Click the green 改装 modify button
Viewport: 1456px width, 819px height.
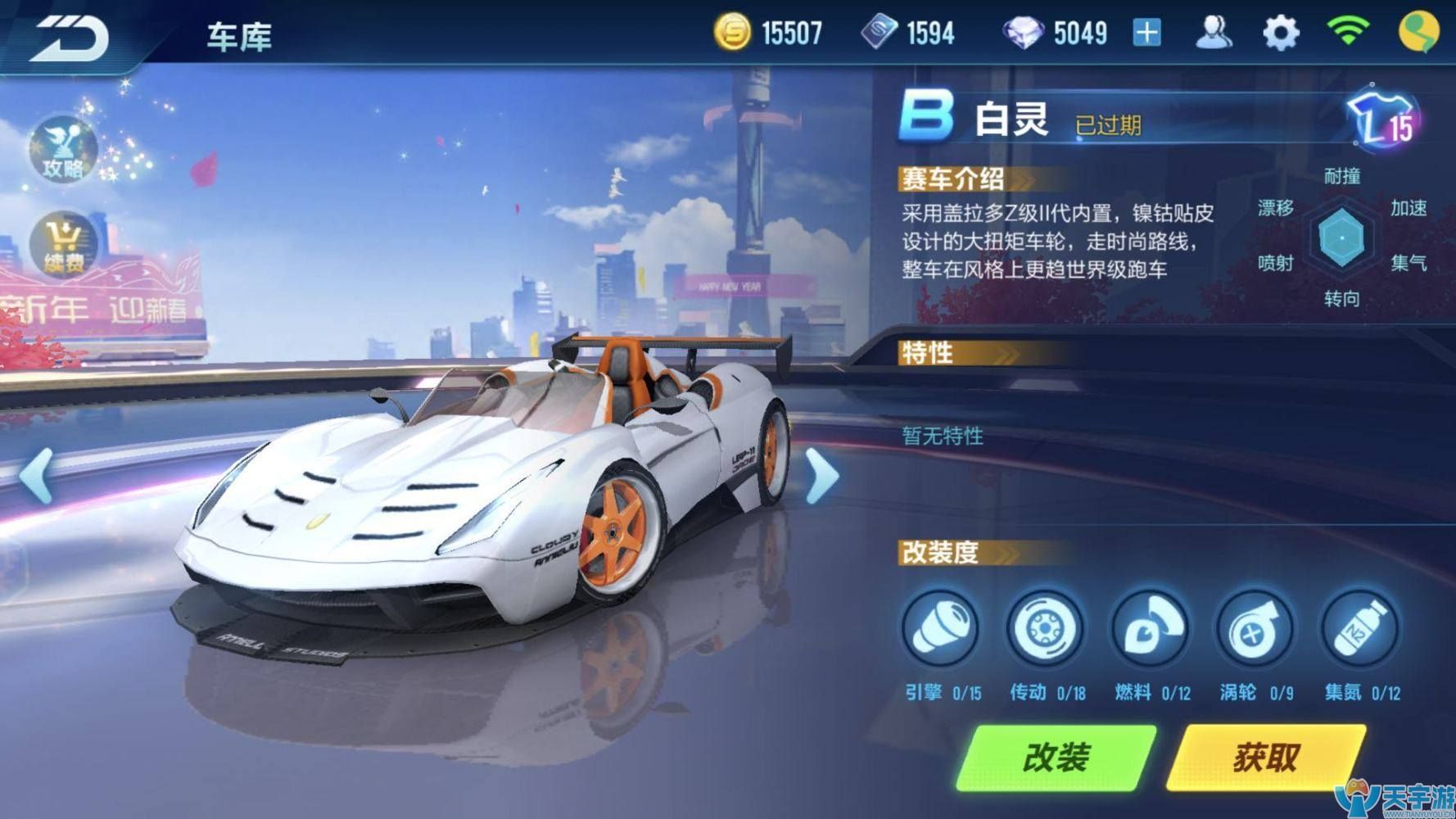pos(1056,758)
